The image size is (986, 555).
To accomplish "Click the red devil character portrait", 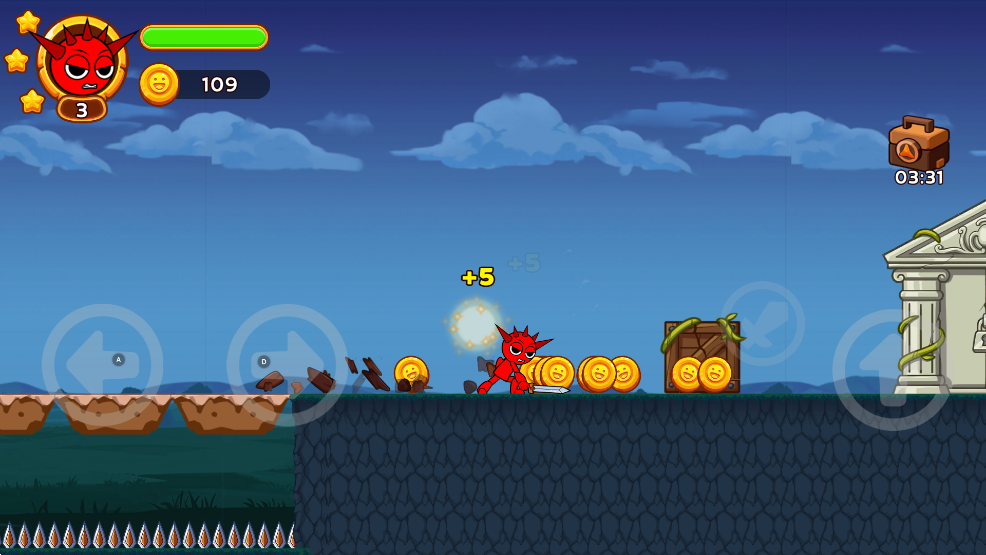I will 82,60.
